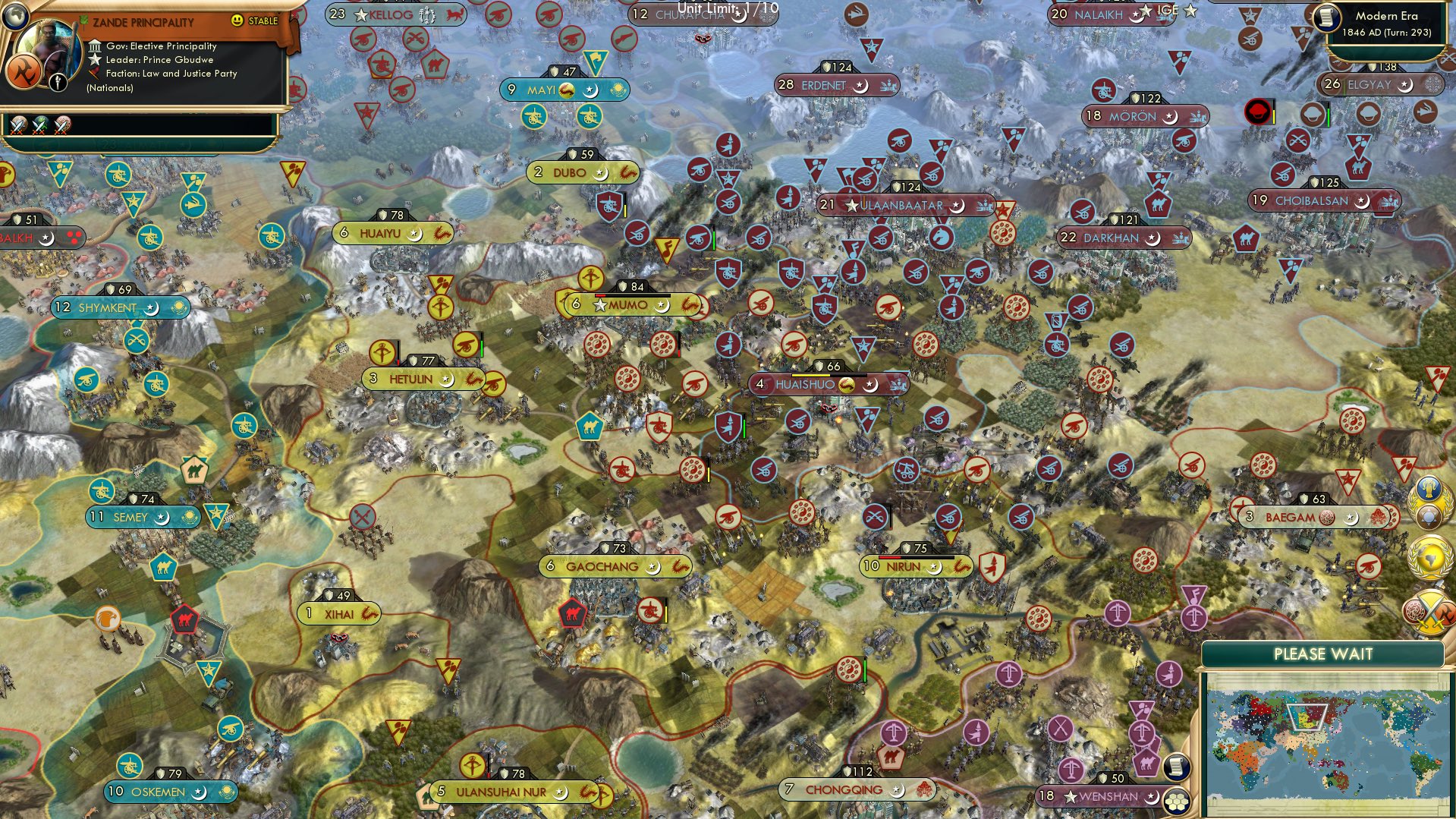Open the World Congress globe notification
This screenshot has height=819, width=1456.
click(x=1431, y=556)
